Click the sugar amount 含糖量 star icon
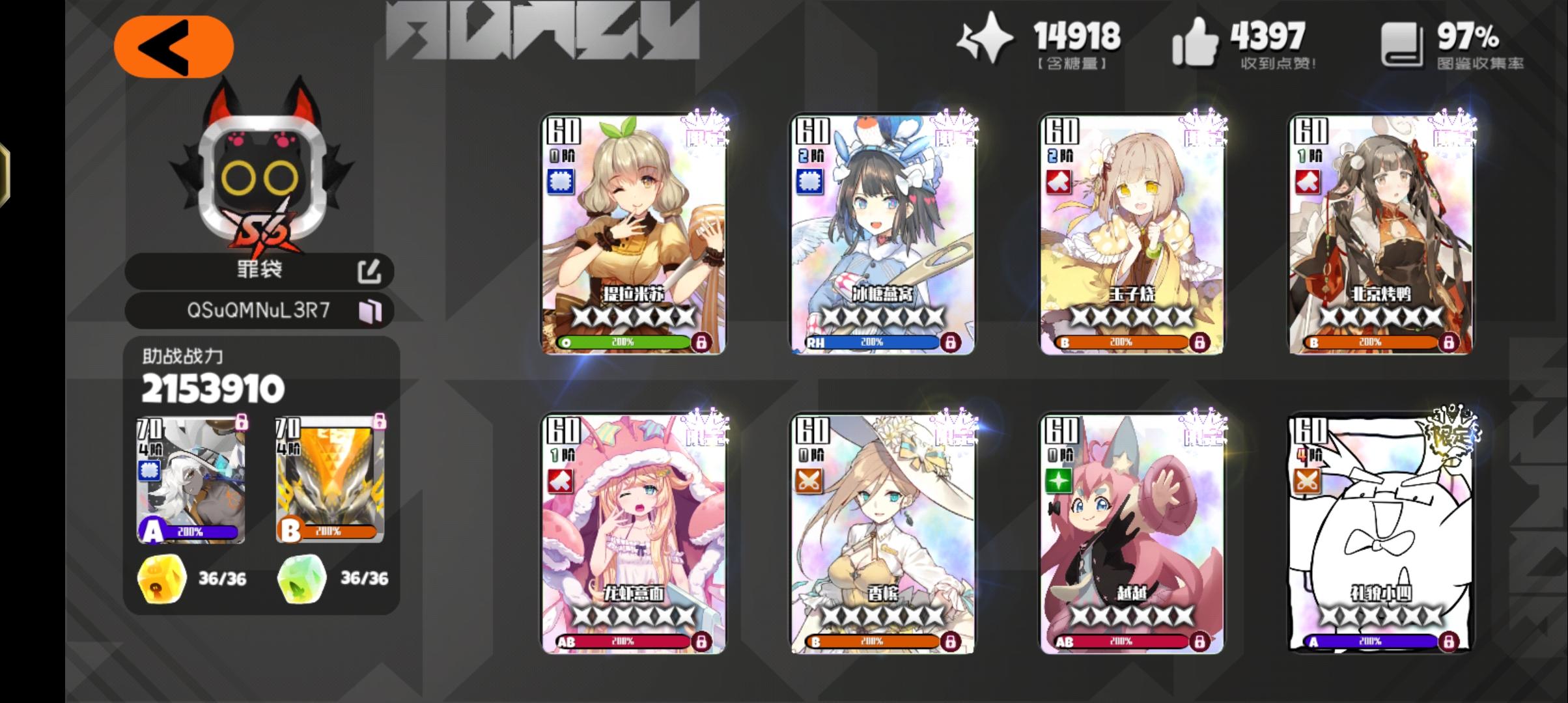The width and height of the screenshot is (1568, 703). click(x=985, y=39)
